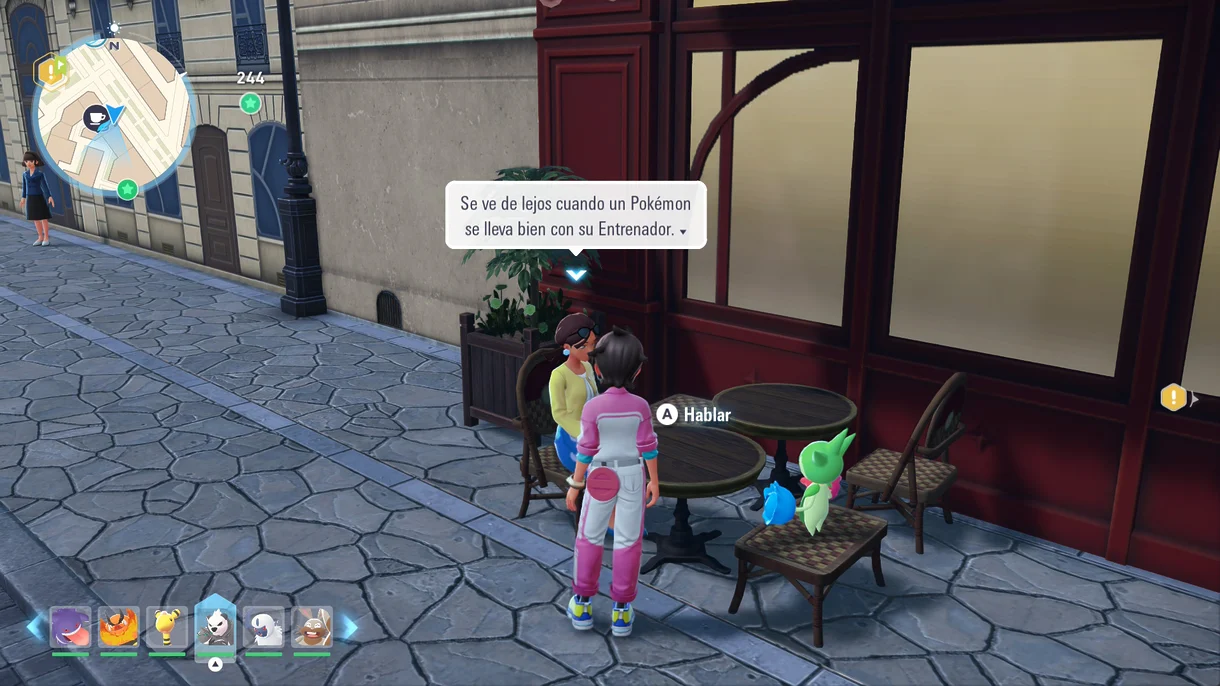
Task: Click the yellow exclamation hexagon on the minimap
Action: 49,71
